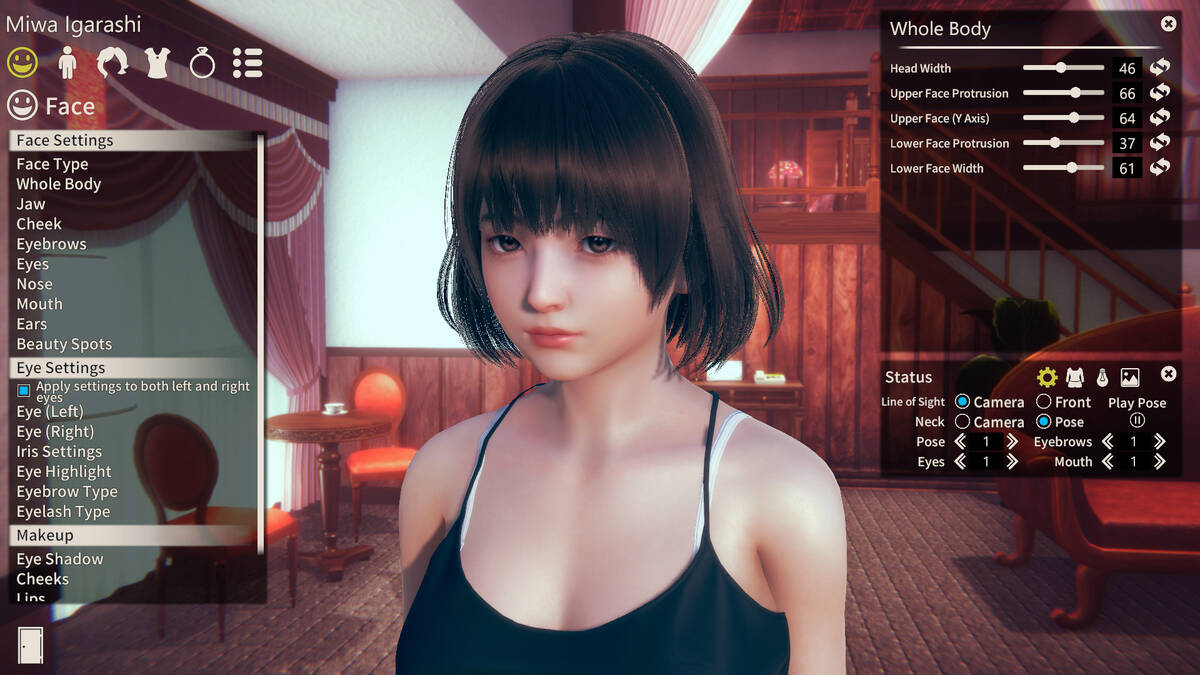
Task: Switch to the body silhouette tab
Action: (68, 64)
